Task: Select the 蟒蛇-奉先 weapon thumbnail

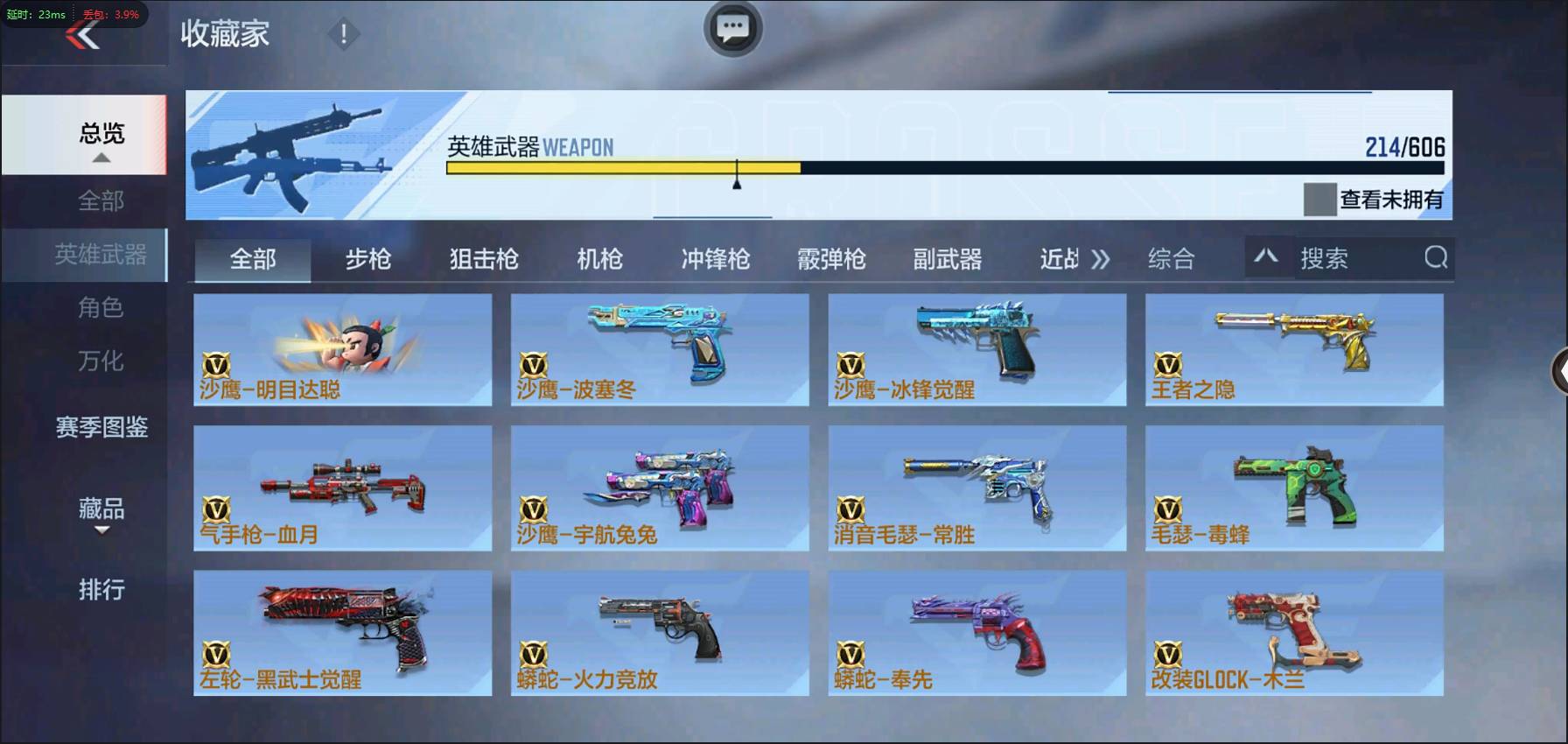Action: click(977, 632)
